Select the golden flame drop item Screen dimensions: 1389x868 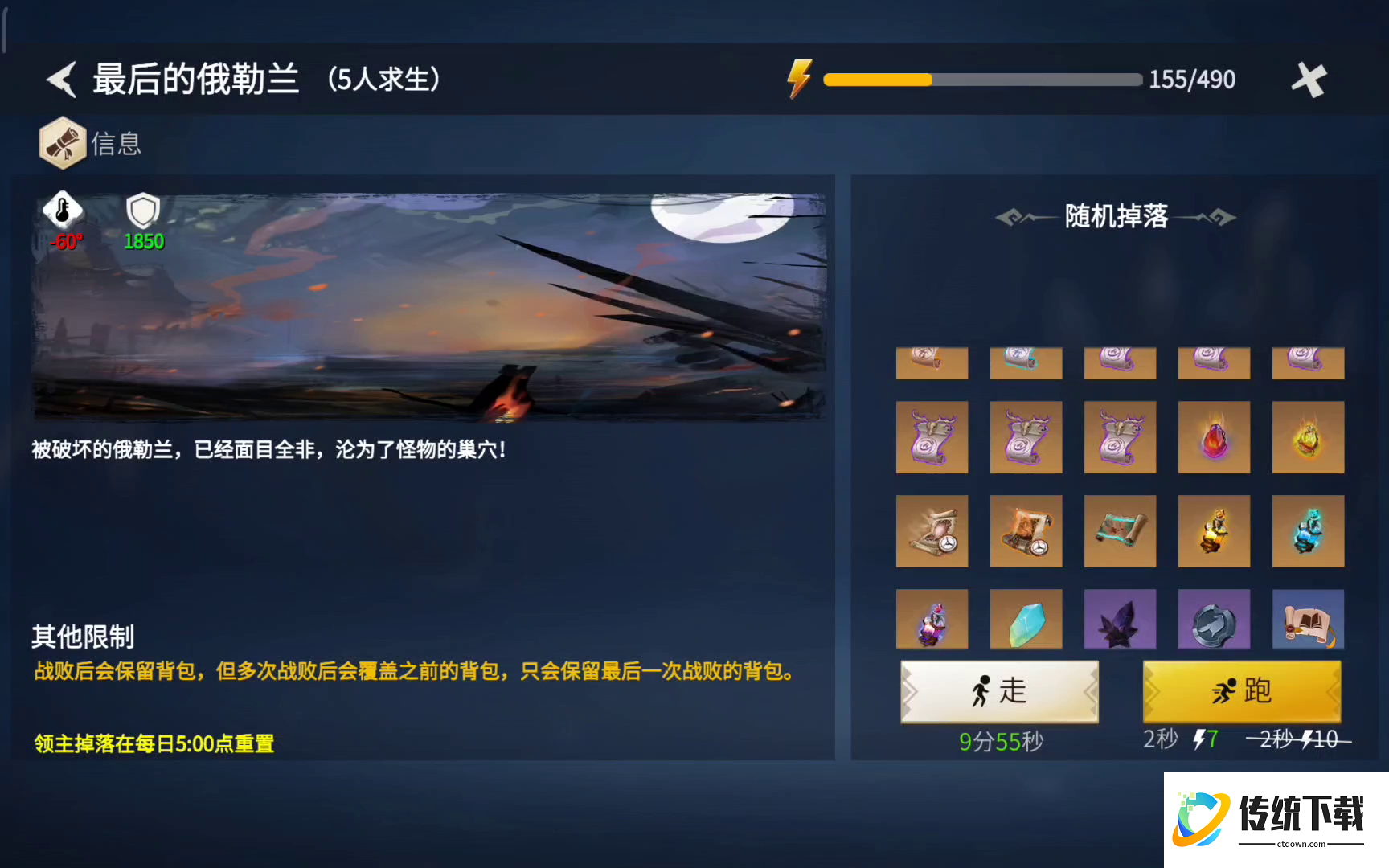point(1308,437)
